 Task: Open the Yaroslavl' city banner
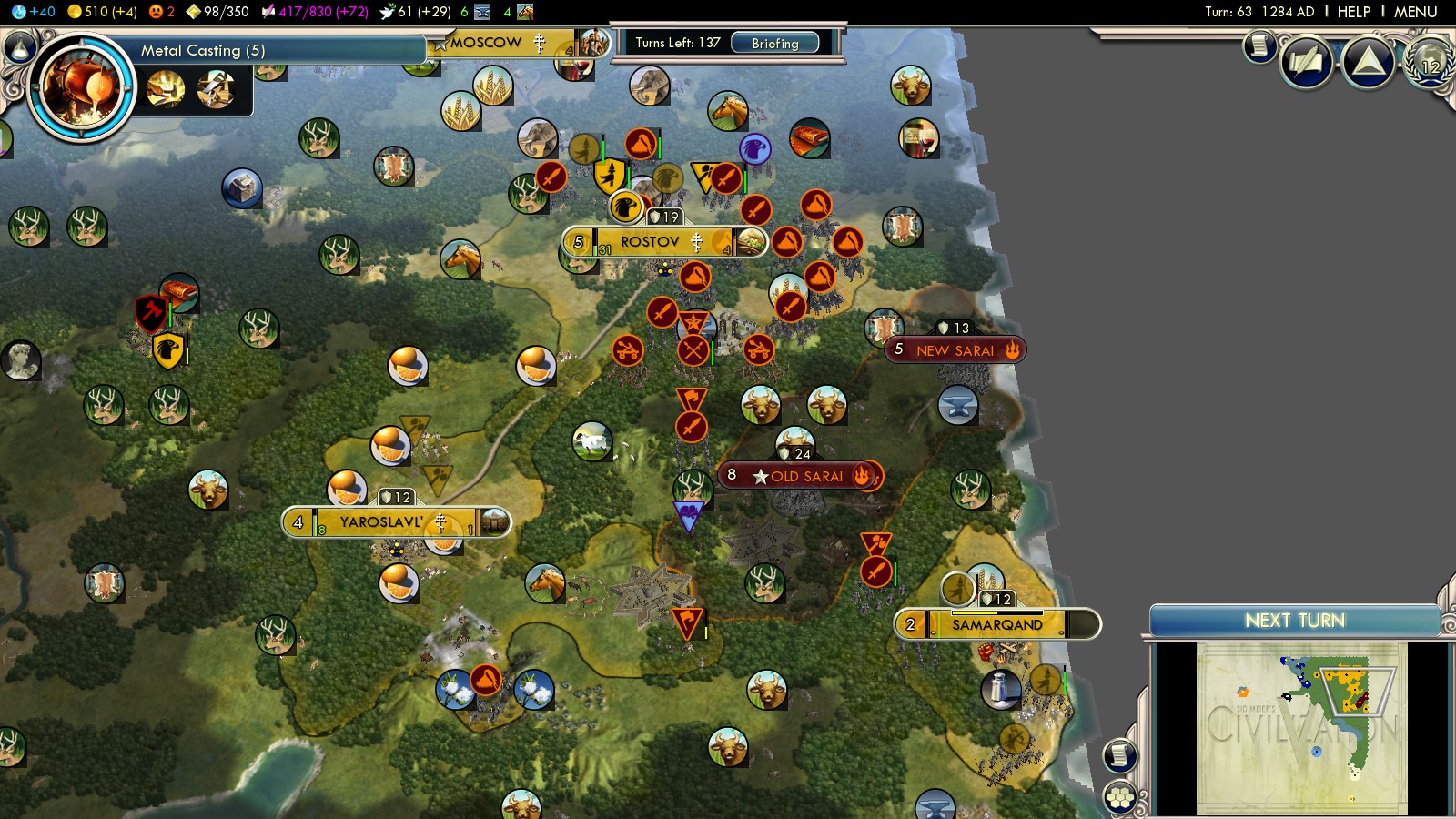pyautogui.click(x=381, y=522)
